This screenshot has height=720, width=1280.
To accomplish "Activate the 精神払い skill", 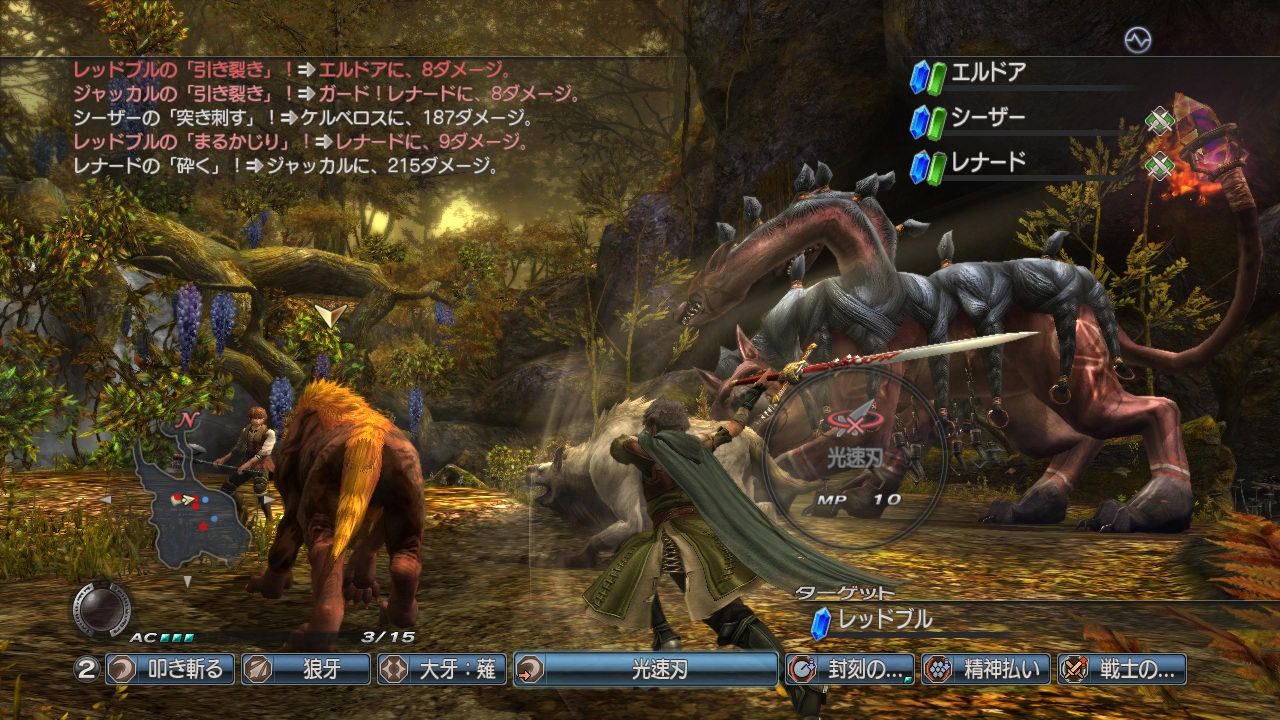I will click(x=986, y=669).
